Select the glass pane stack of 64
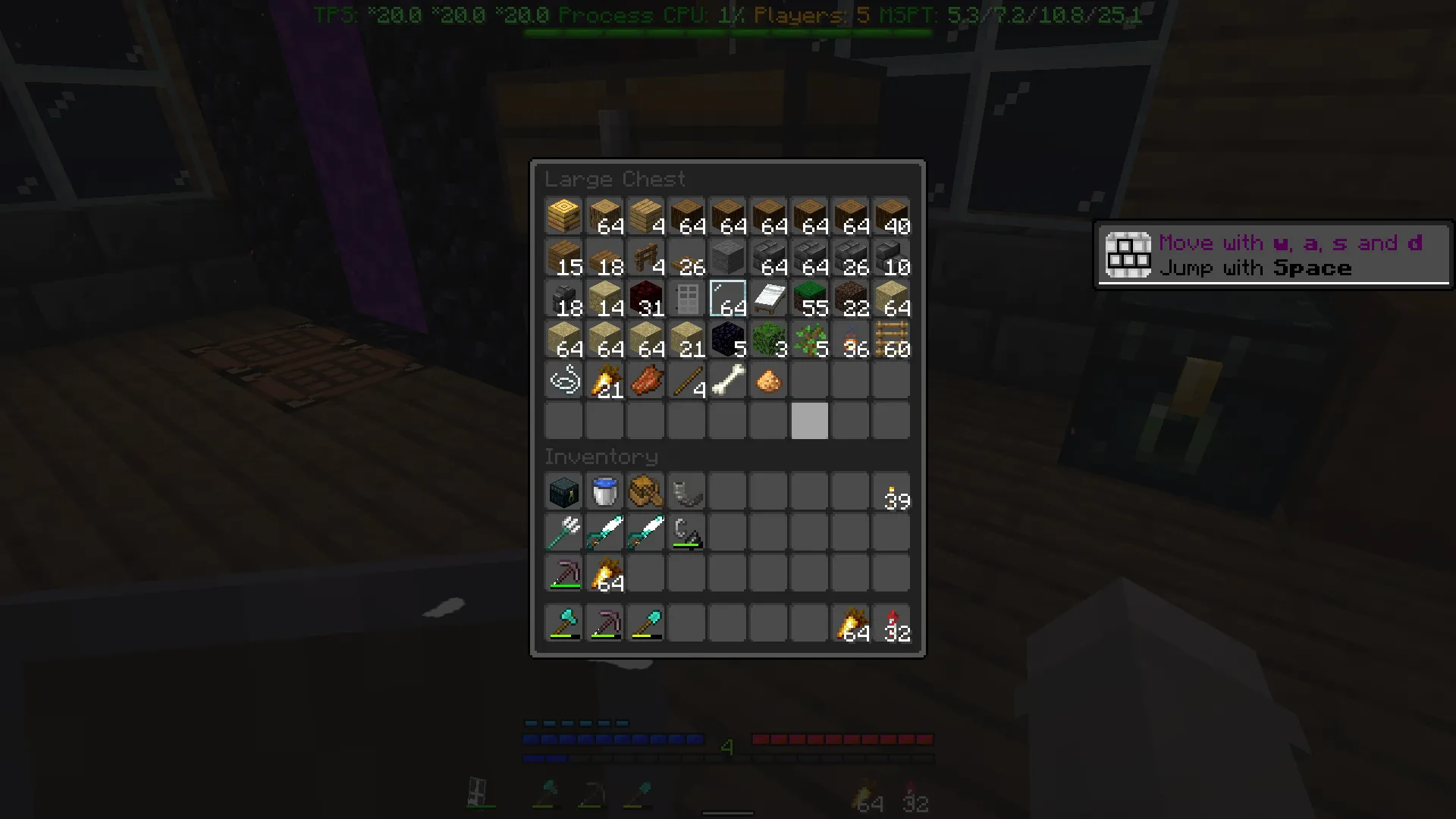 [727, 298]
